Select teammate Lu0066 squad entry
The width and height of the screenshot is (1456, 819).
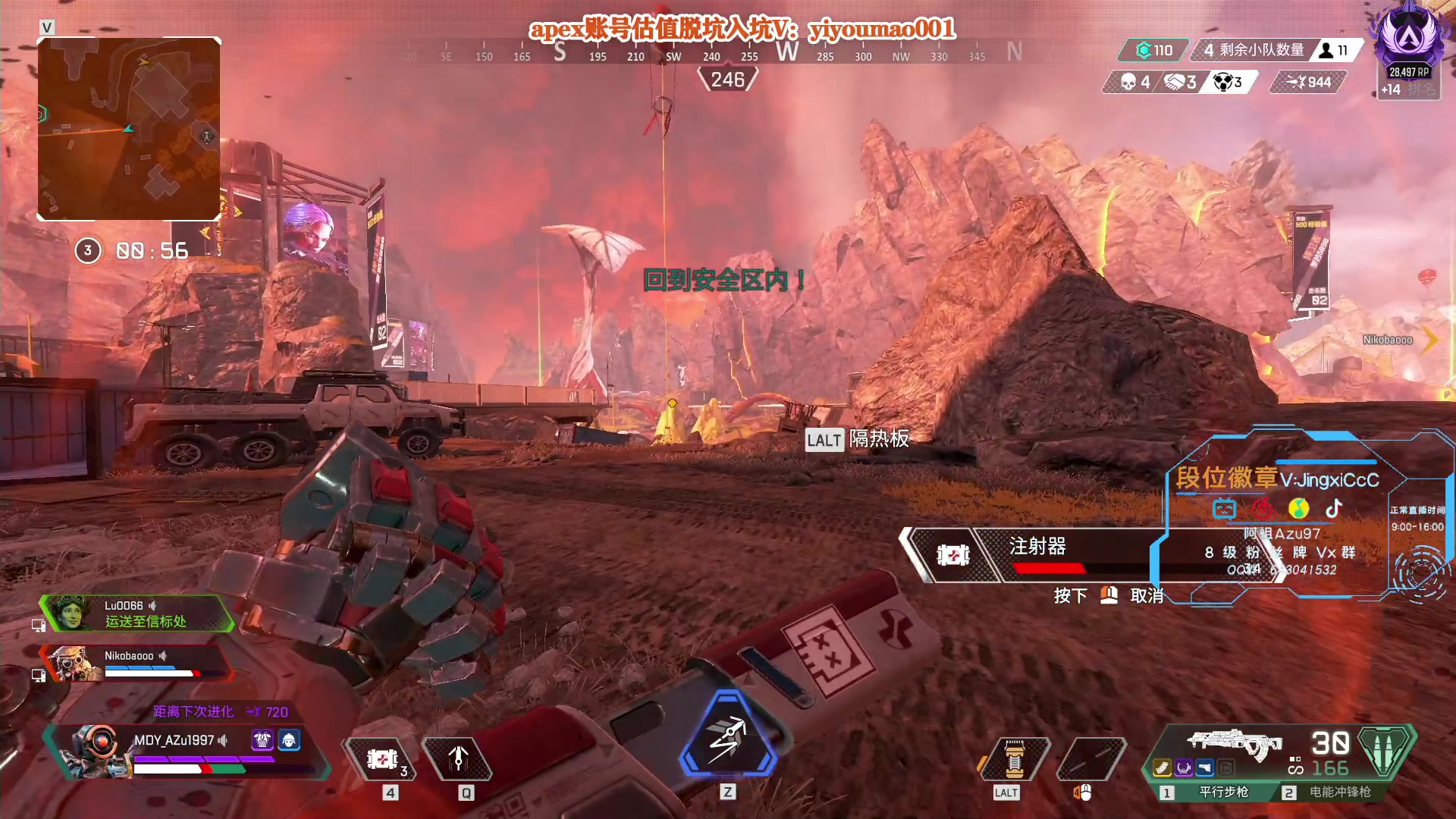coord(136,613)
